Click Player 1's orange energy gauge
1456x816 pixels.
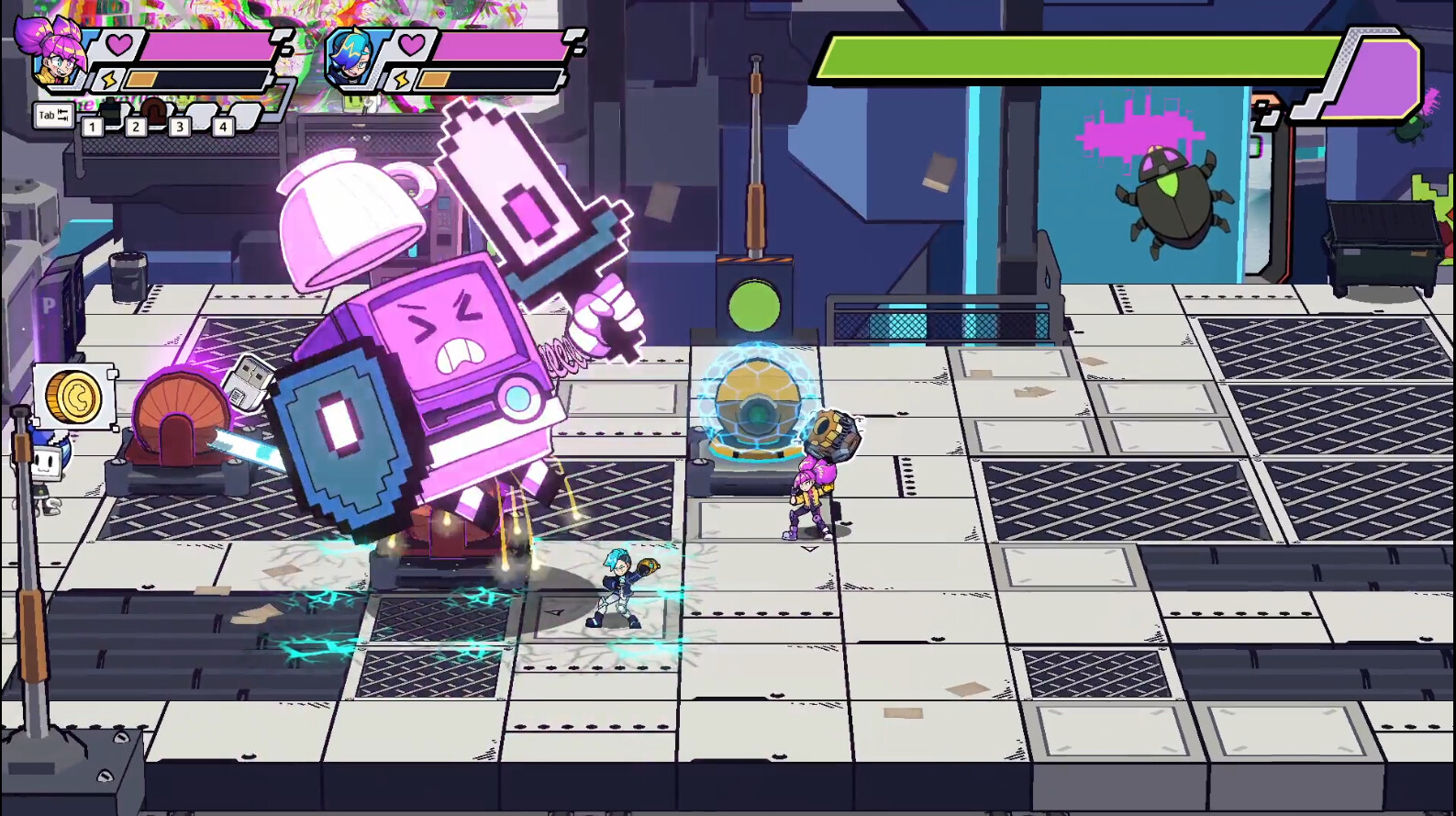[x=141, y=77]
